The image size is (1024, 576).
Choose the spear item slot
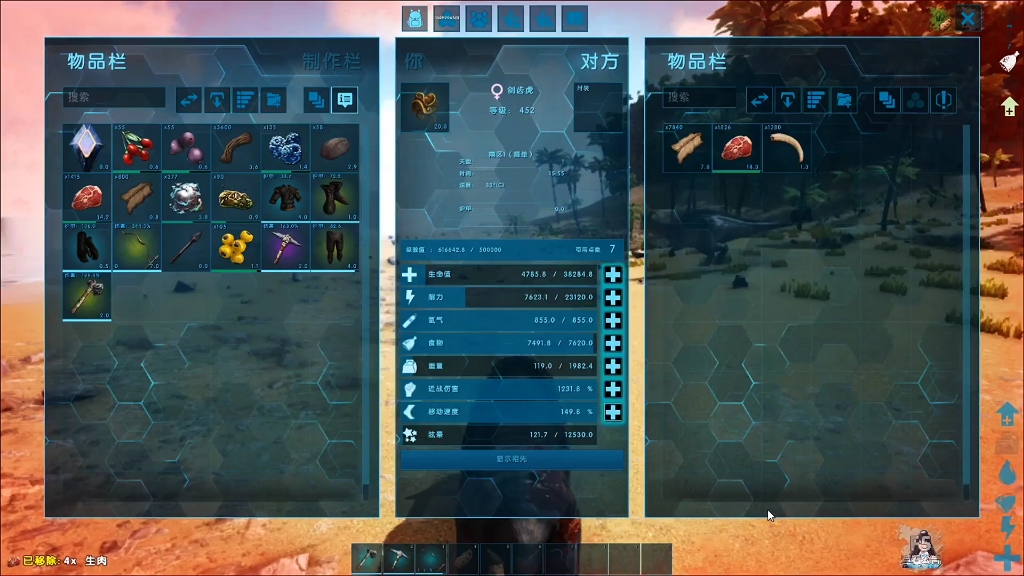pyautogui.click(x=186, y=246)
